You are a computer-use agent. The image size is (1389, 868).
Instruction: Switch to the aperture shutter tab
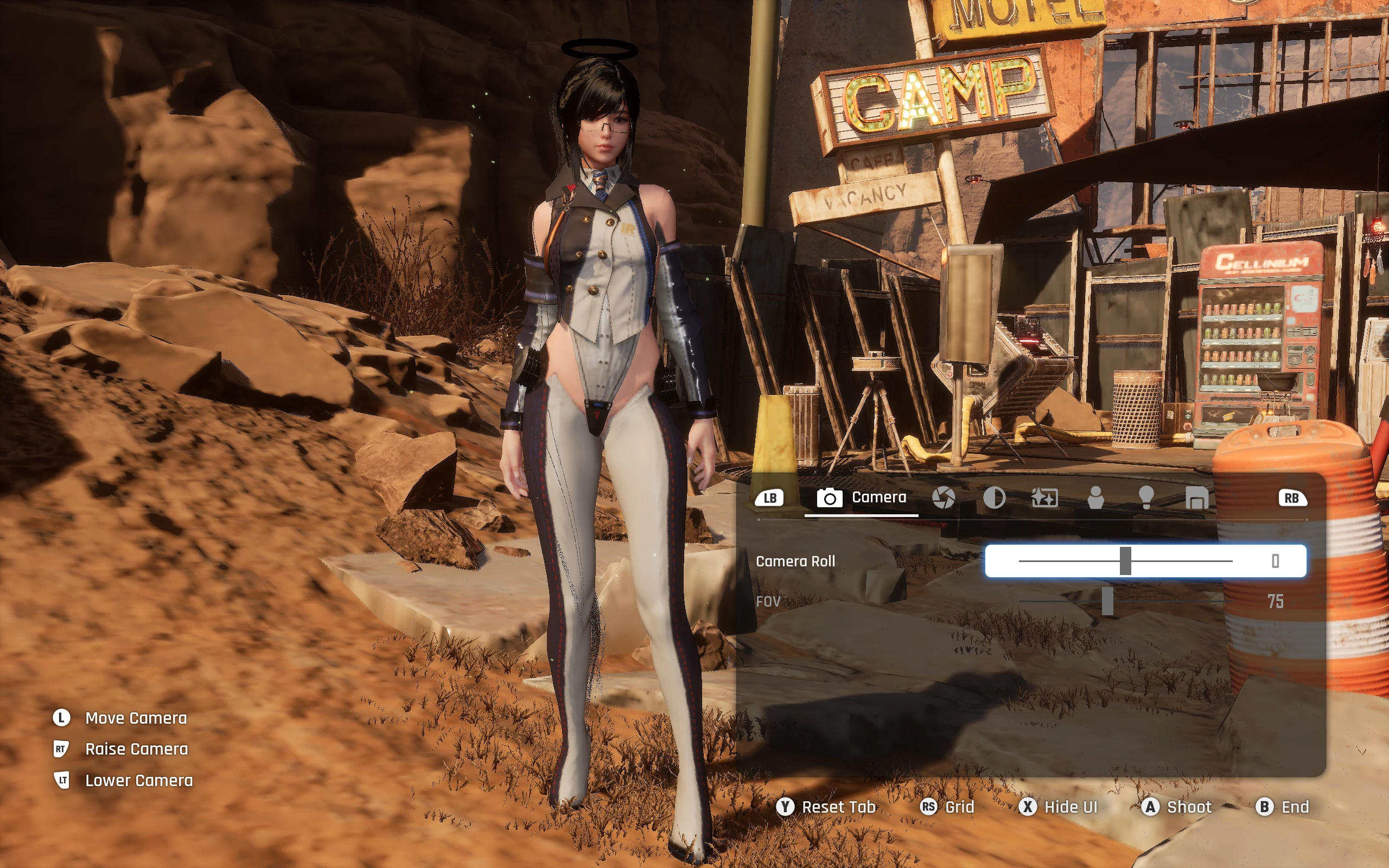(x=943, y=497)
